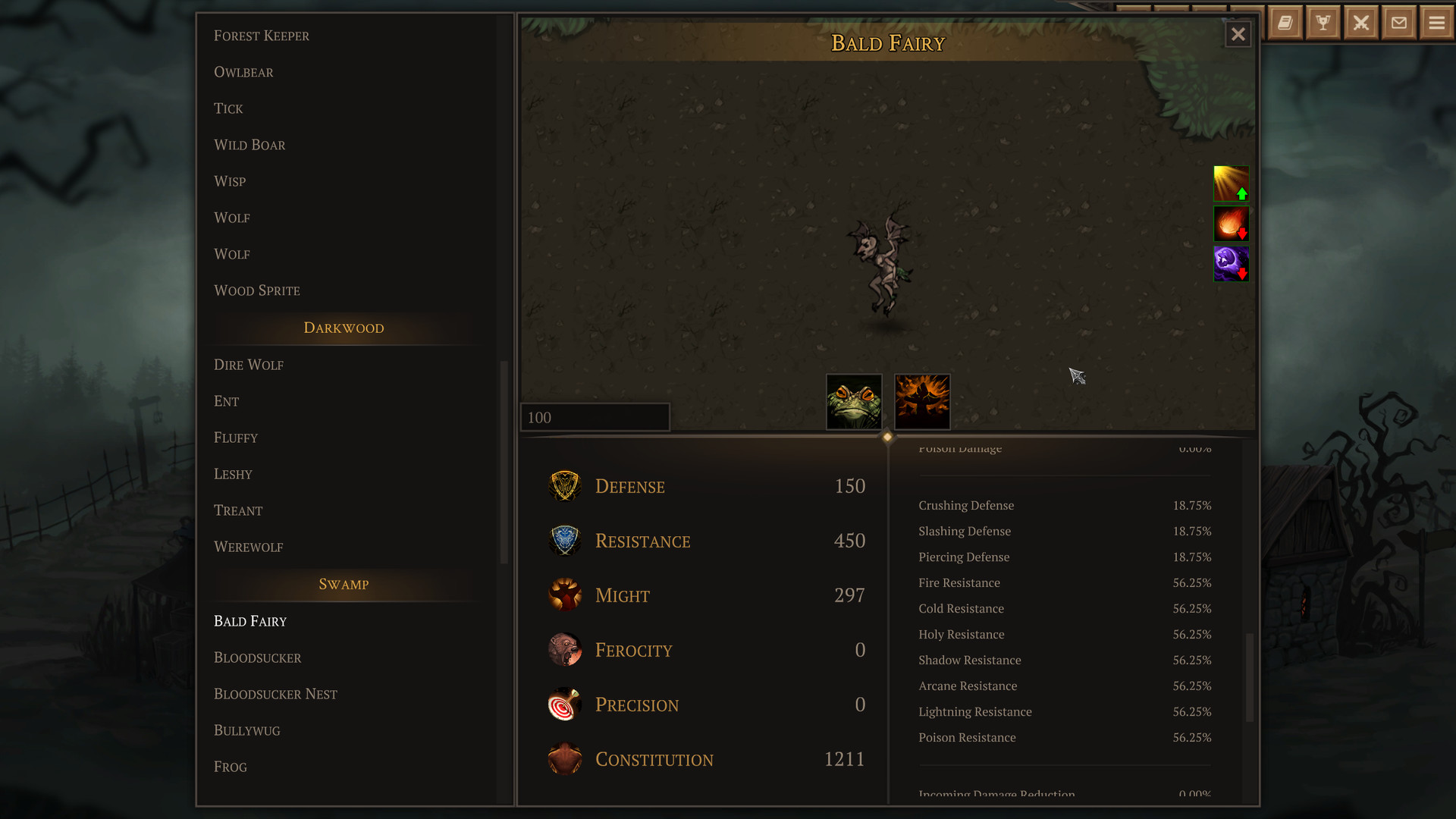The height and width of the screenshot is (819, 1456).
Task: Open the hamburger main menu button
Action: tap(1436, 23)
